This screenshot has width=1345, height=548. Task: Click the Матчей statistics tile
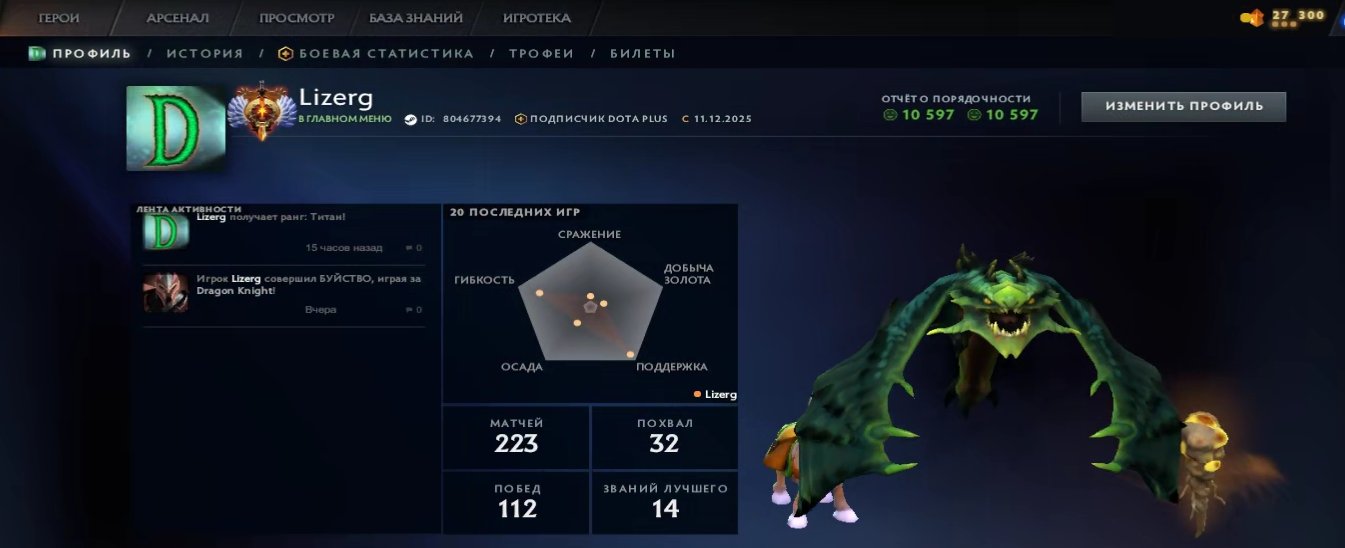[x=516, y=437]
